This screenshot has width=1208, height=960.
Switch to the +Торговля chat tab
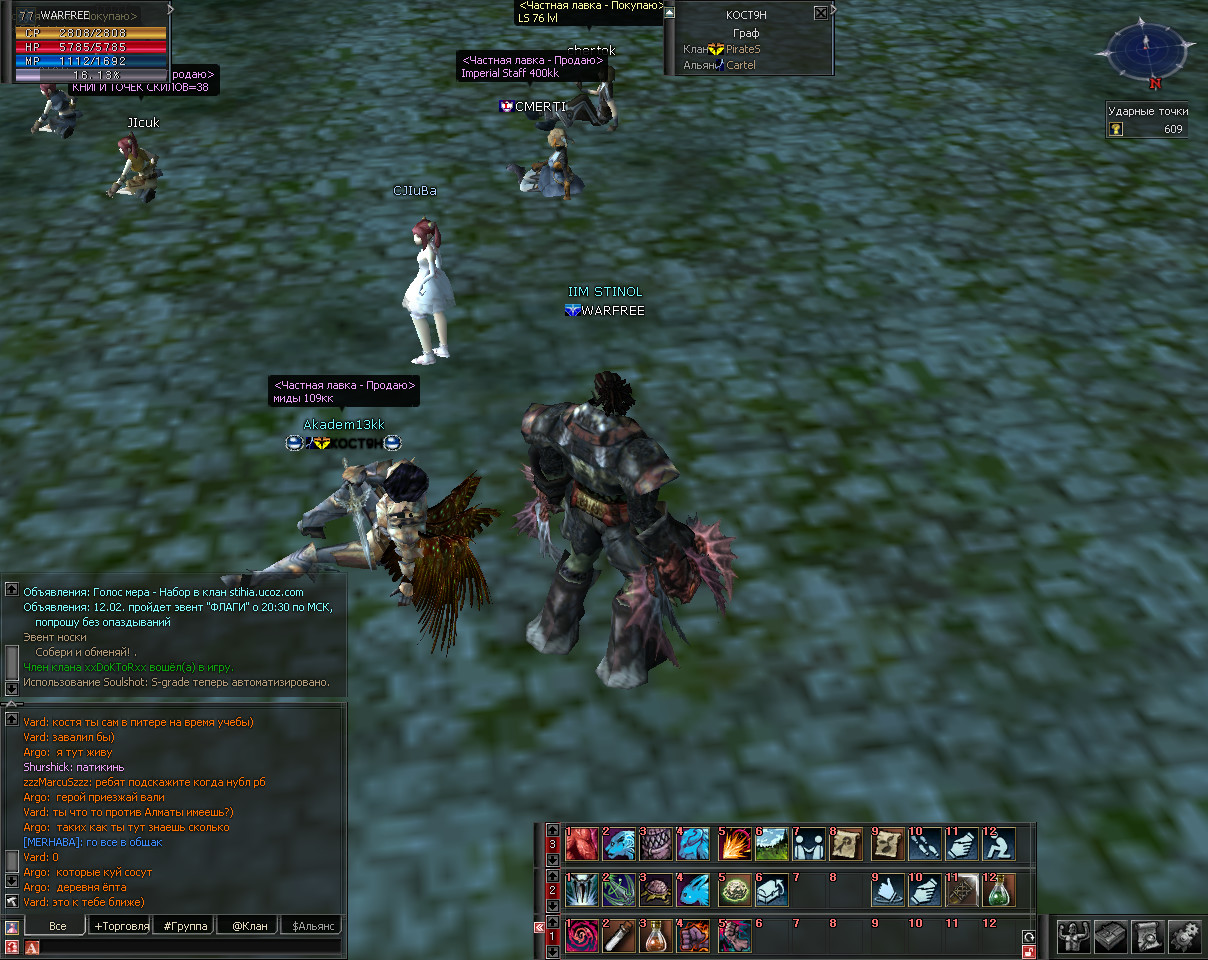tap(121, 926)
